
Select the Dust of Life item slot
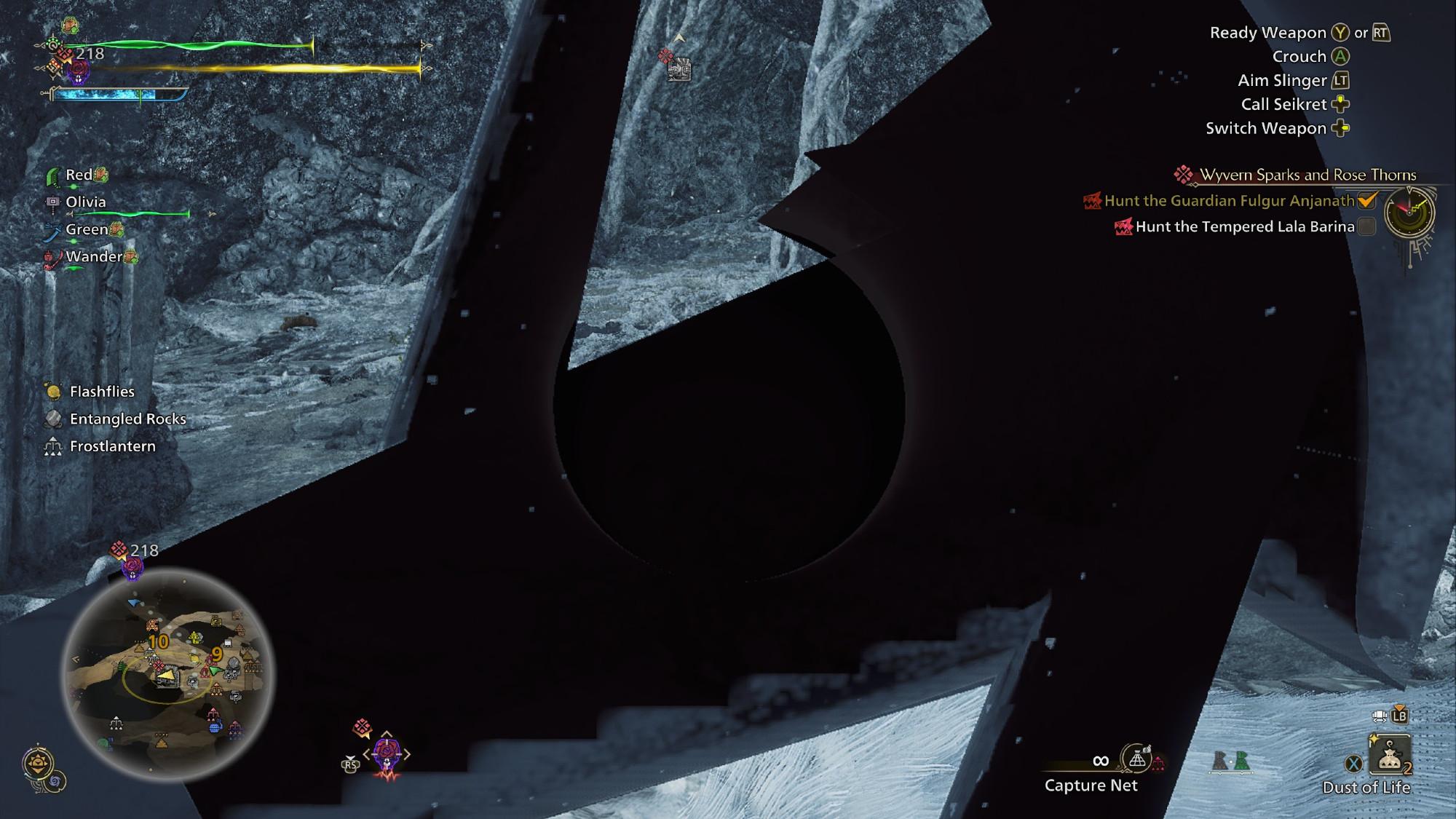click(x=1389, y=757)
